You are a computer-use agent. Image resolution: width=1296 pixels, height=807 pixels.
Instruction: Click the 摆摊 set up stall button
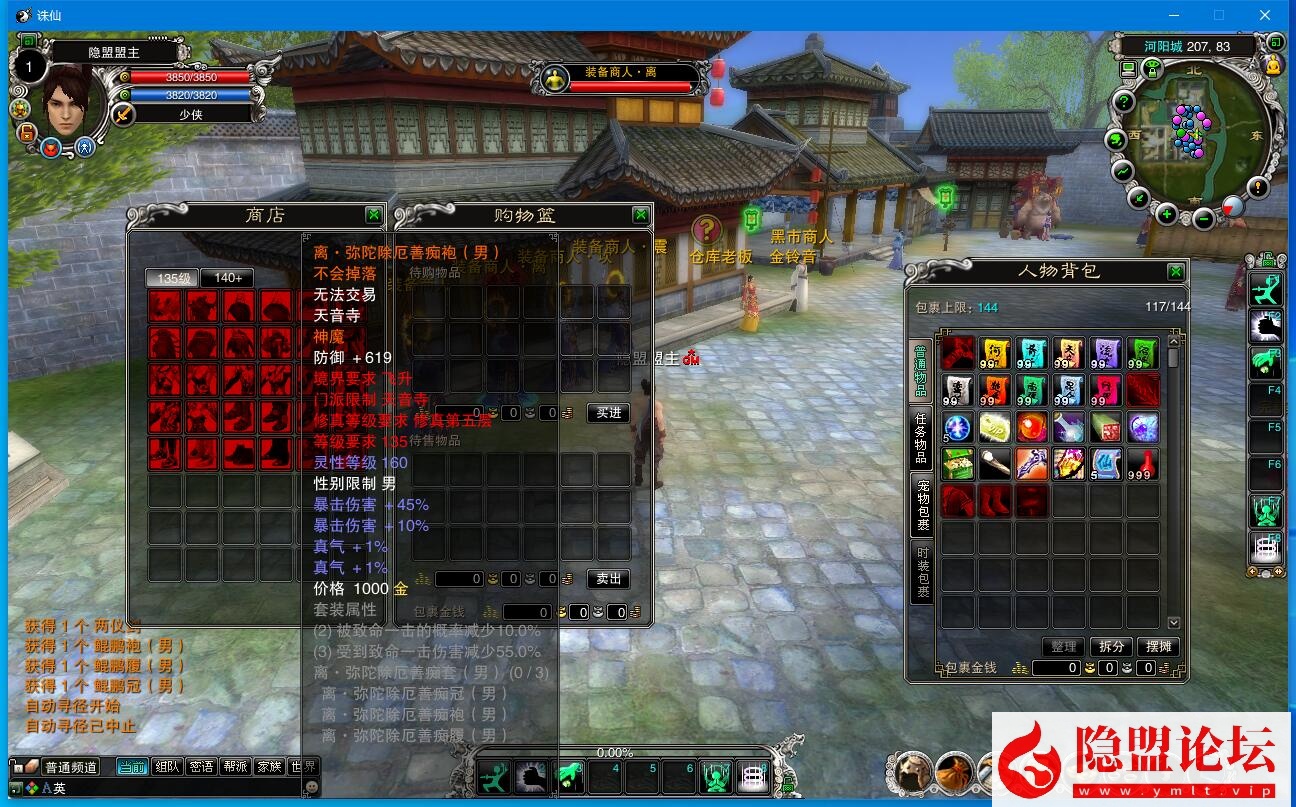tap(1158, 646)
